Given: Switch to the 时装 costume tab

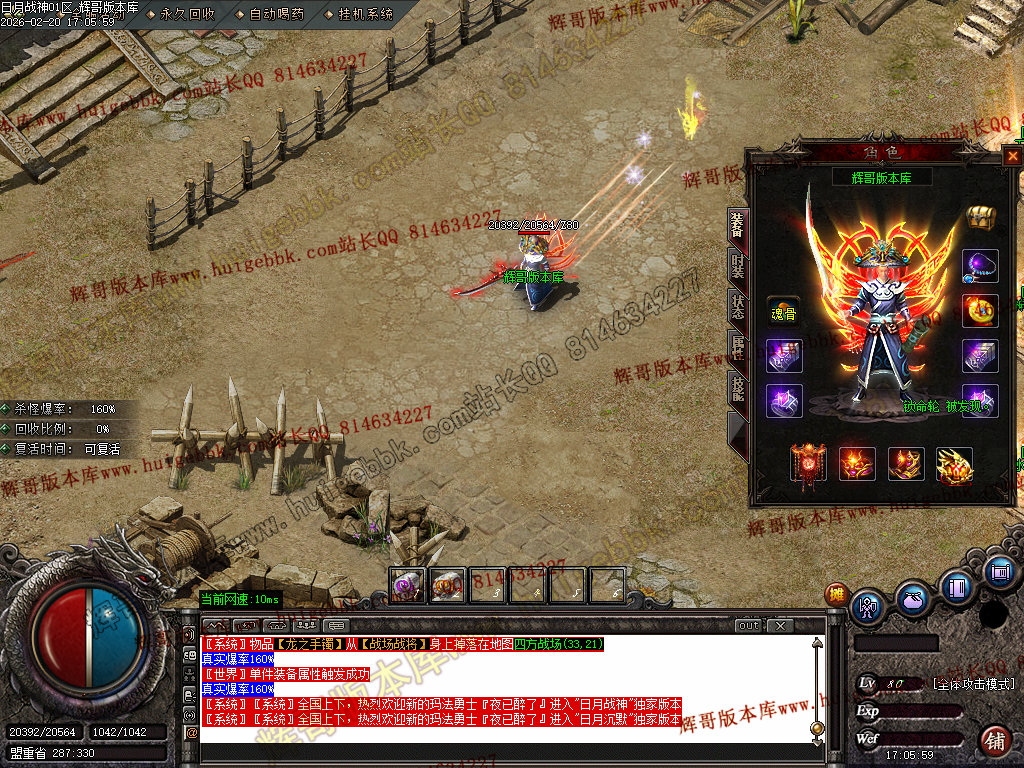Looking at the screenshot, I should click(737, 265).
